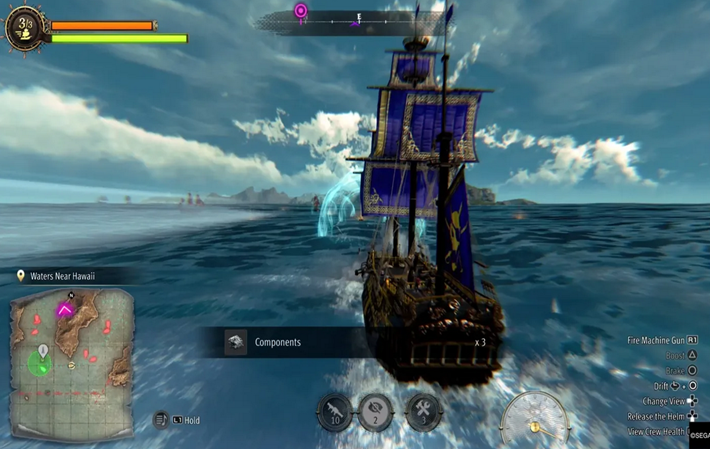Open the music playlist note icon
Viewport: 710px width, 449px height.
coord(161,420)
